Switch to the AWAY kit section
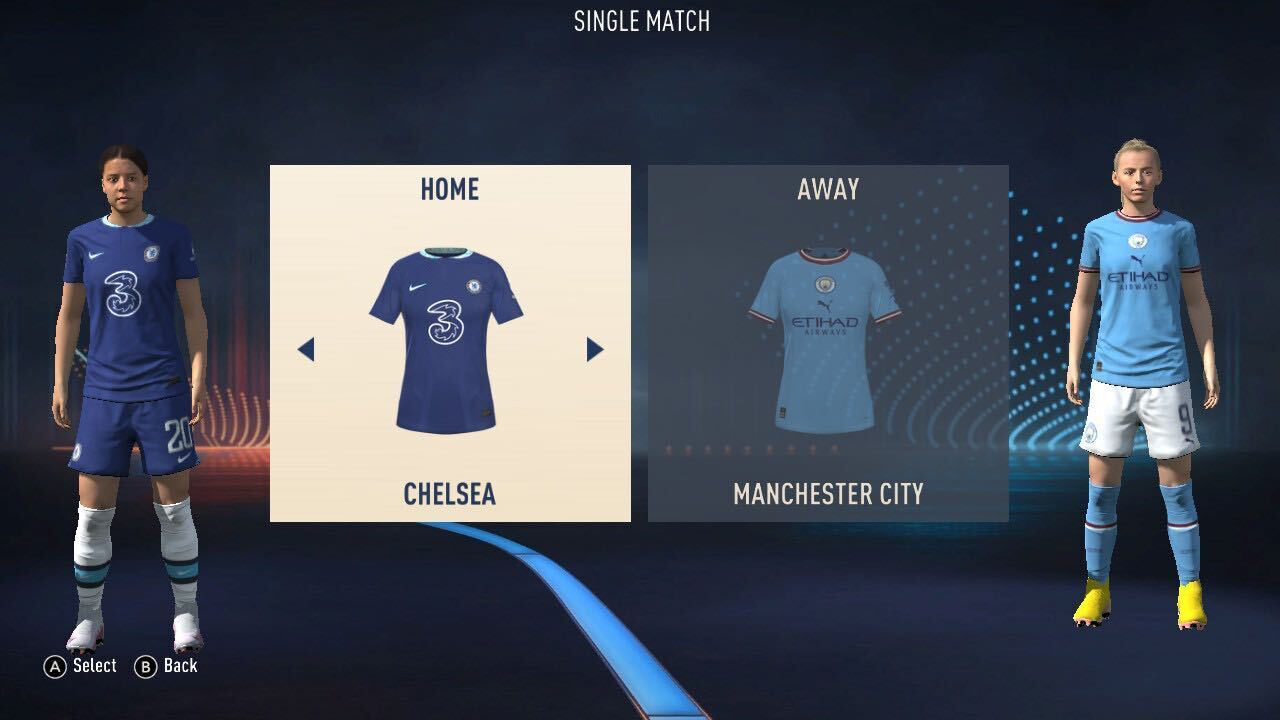Screen dimensions: 1280x720 (x=828, y=187)
